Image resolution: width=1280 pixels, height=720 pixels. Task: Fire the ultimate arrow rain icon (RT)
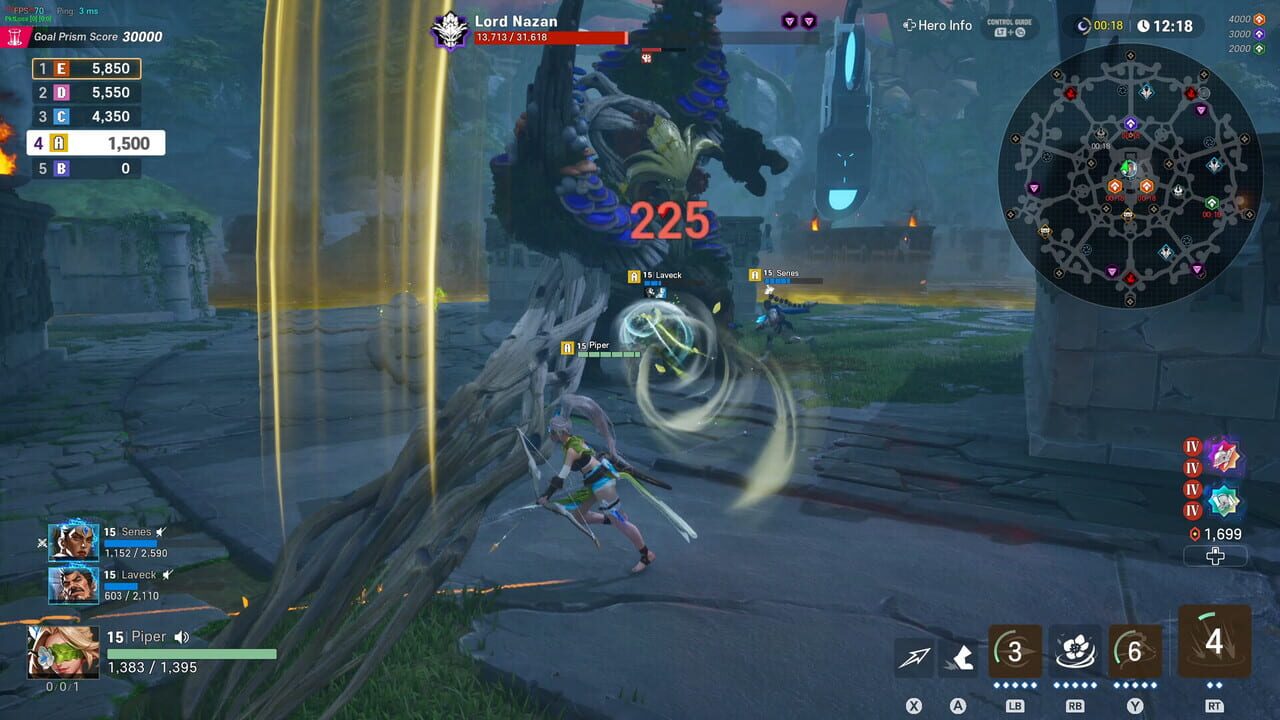tap(1214, 645)
